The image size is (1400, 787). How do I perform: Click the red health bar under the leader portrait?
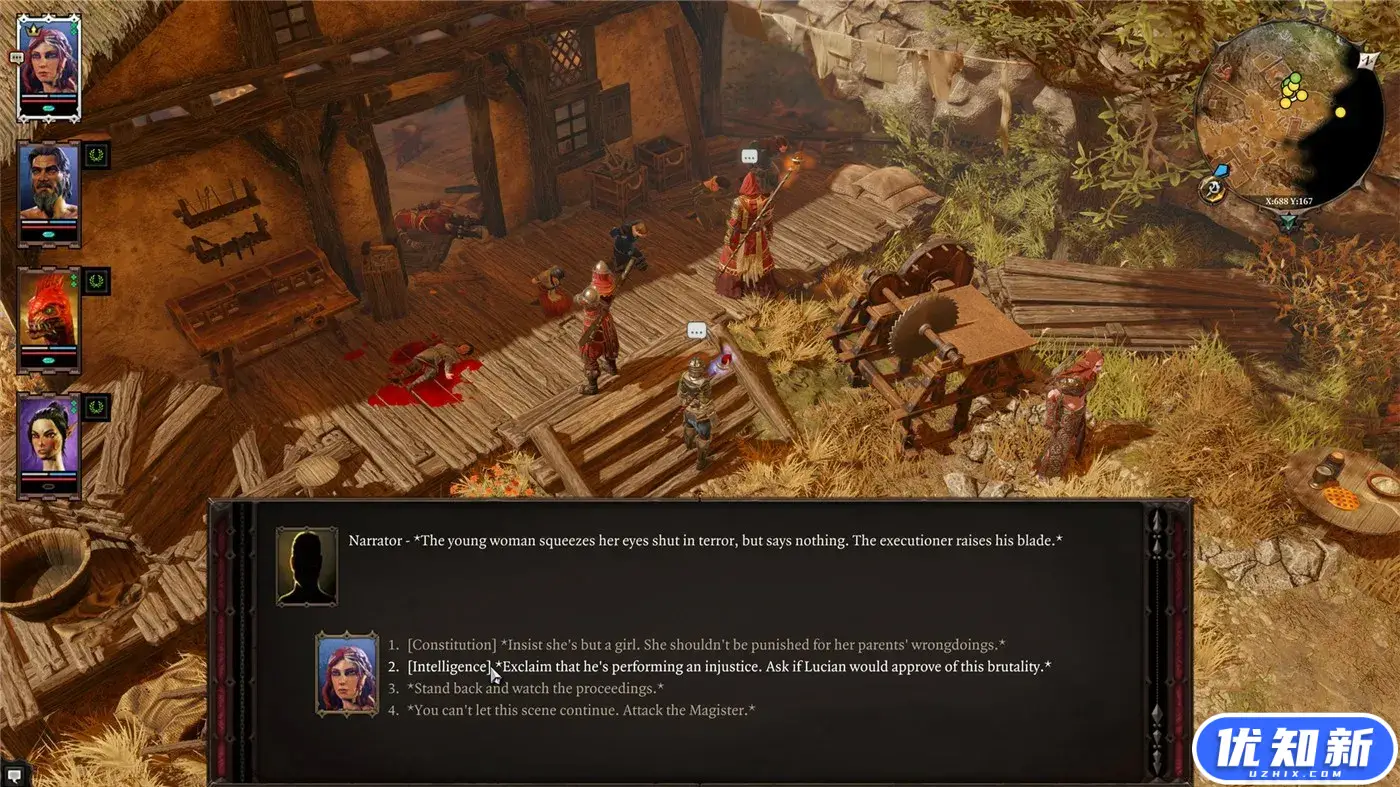click(47, 102)
